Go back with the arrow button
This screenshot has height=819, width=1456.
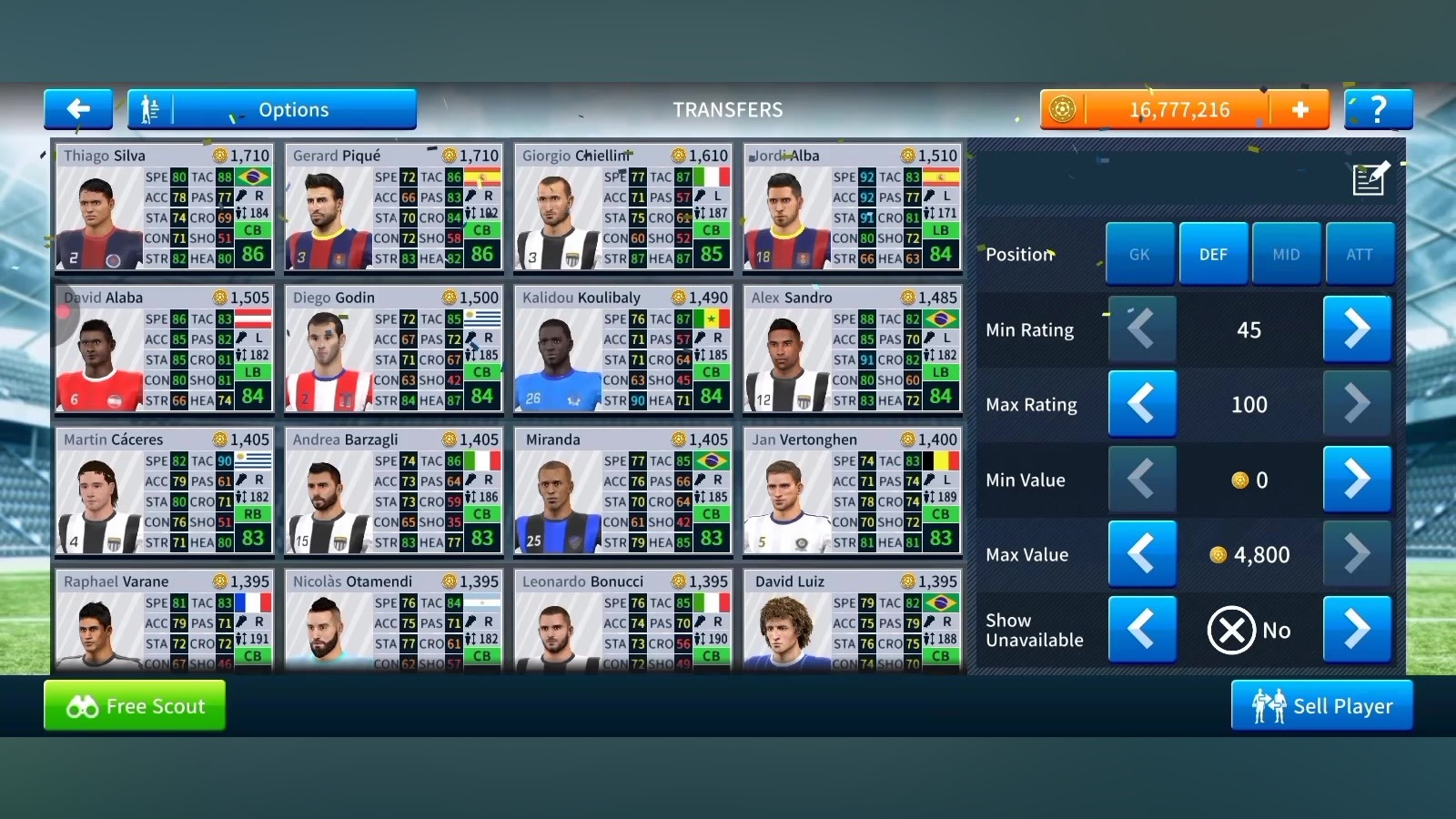click(78, 109)
